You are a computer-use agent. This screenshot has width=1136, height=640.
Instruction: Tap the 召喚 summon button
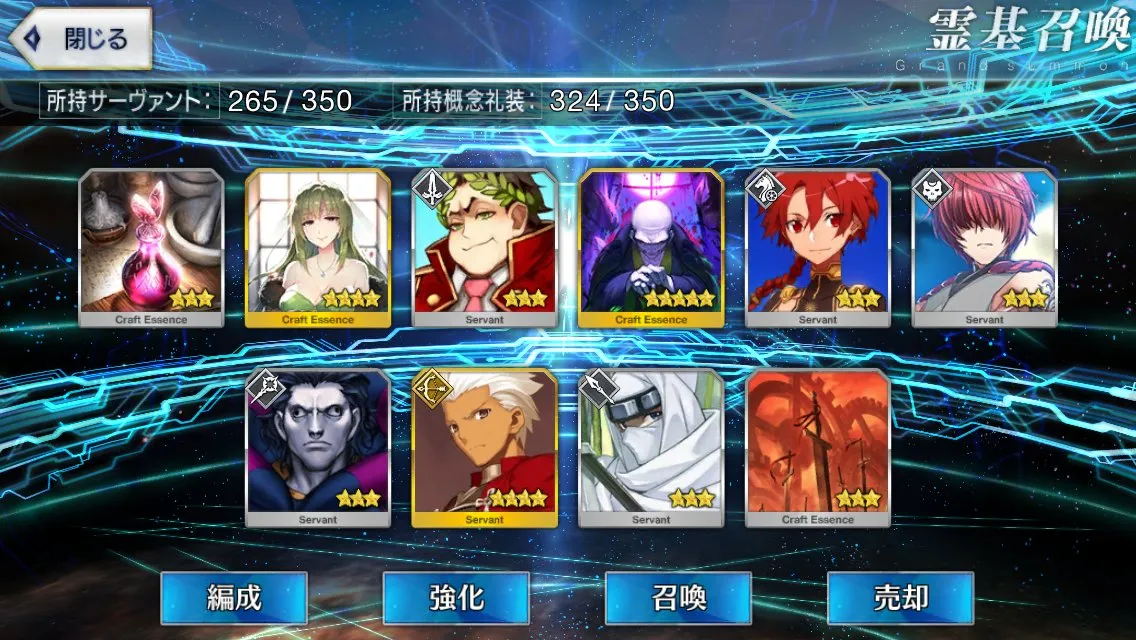point(678,598)
